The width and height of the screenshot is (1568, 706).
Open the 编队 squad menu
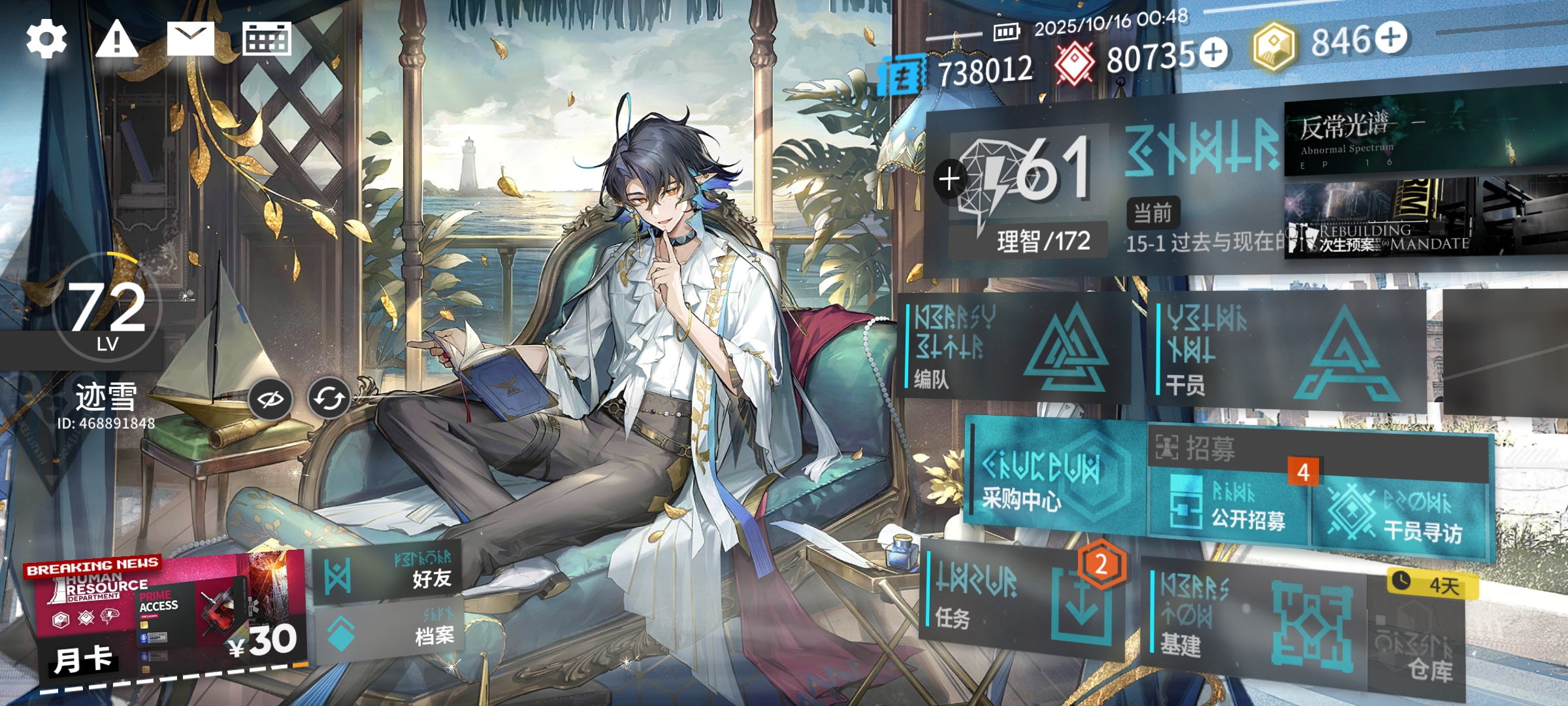pyautogui.click(x=1013, y=346)
